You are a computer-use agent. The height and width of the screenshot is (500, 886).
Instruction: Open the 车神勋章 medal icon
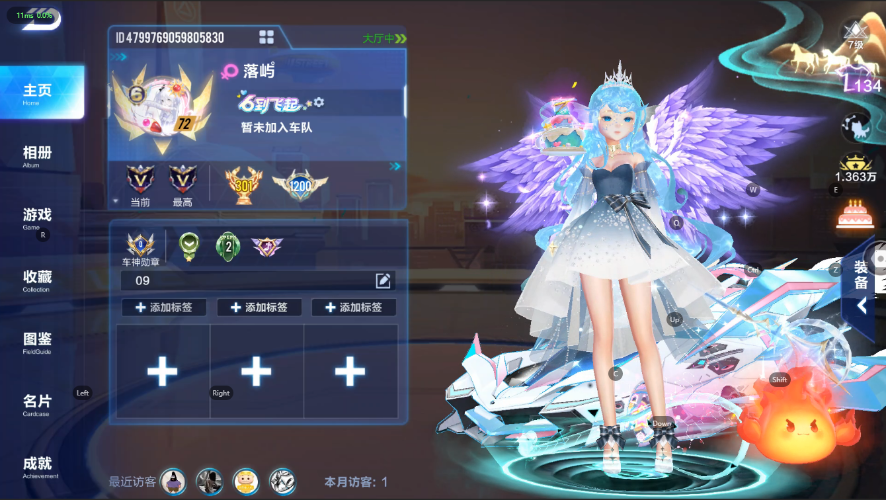140,246
